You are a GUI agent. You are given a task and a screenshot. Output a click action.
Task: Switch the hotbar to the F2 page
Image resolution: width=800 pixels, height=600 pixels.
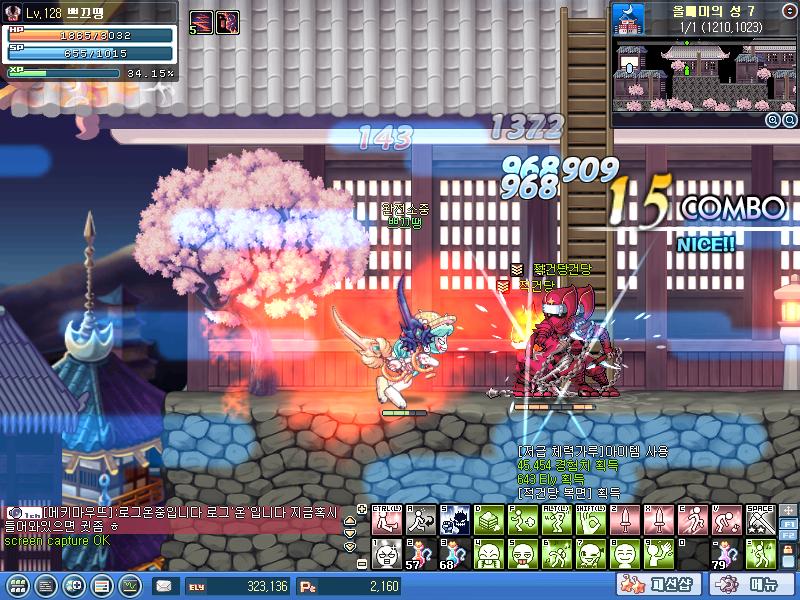click(788, 538)
